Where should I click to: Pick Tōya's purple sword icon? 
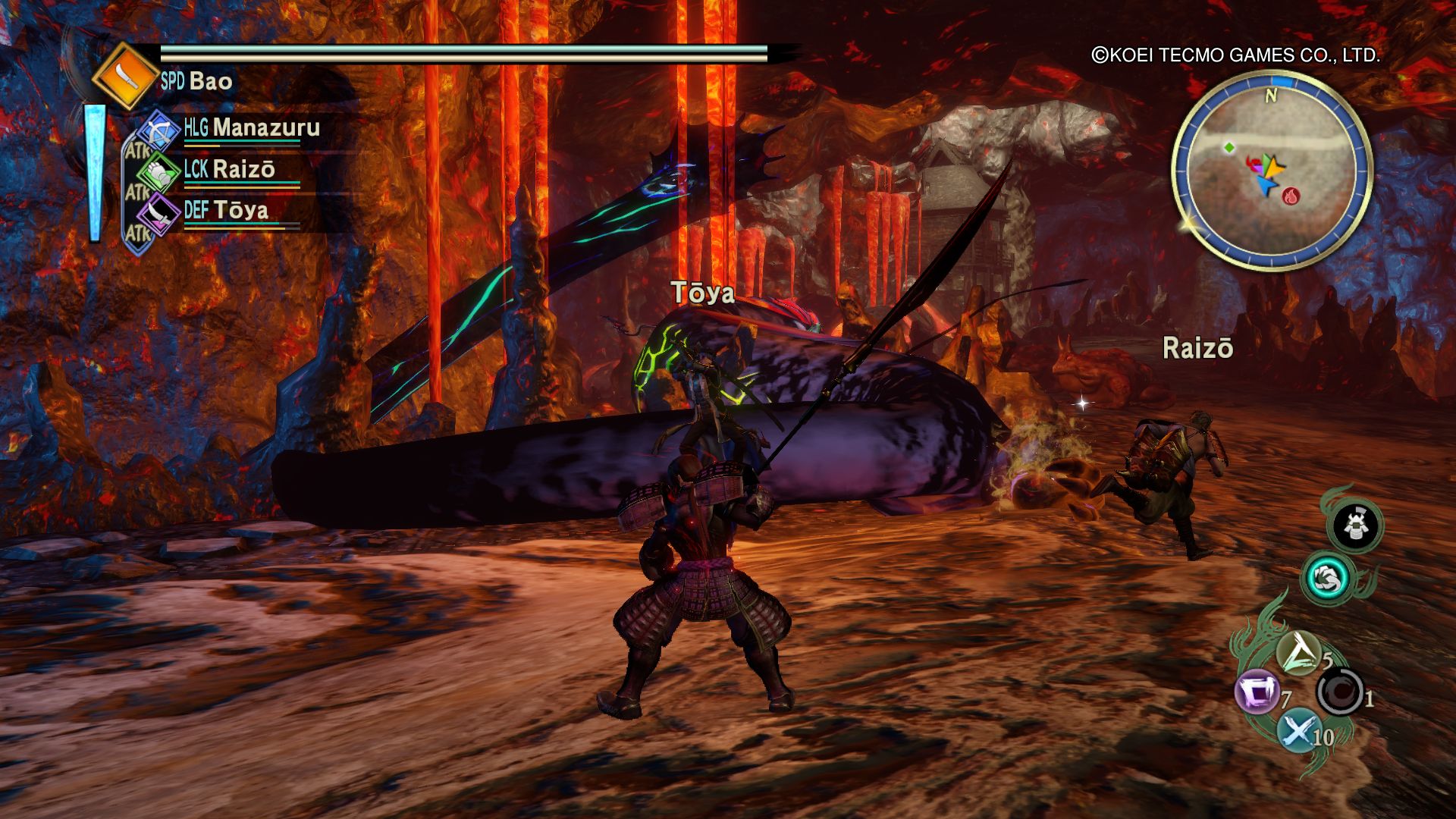[x=158, y=212]
